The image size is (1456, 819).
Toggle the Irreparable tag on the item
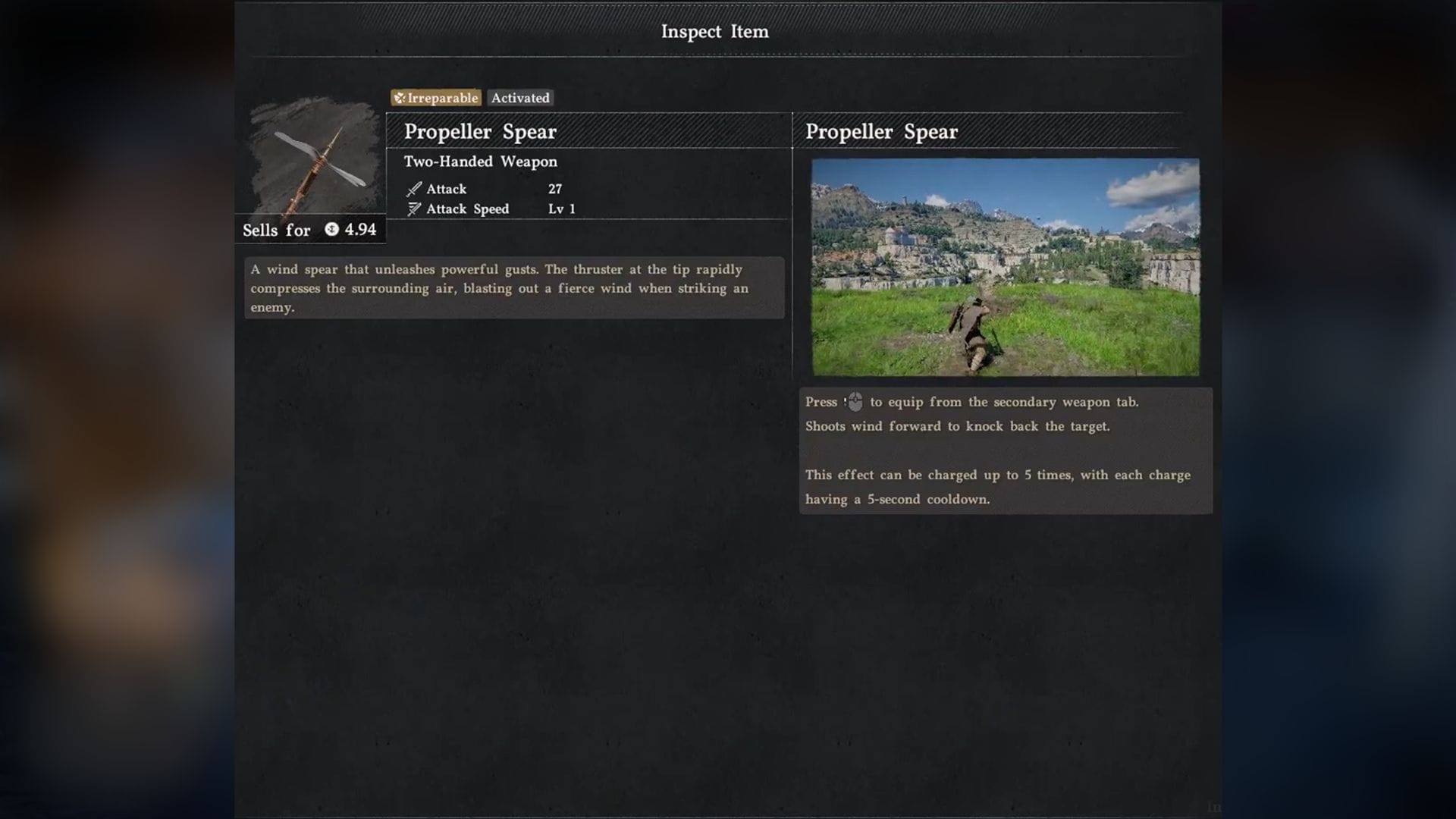coord(435,98)
